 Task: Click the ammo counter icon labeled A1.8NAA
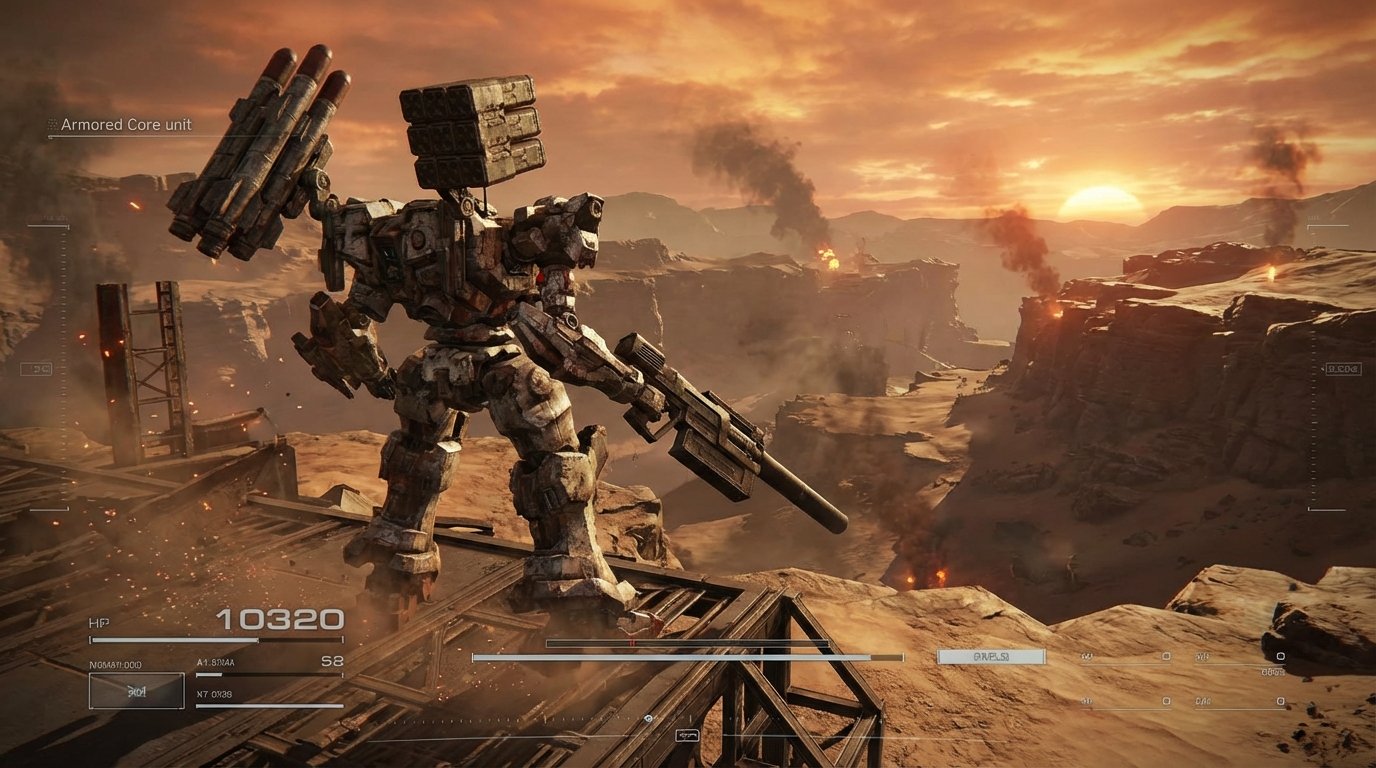(214, 662)
